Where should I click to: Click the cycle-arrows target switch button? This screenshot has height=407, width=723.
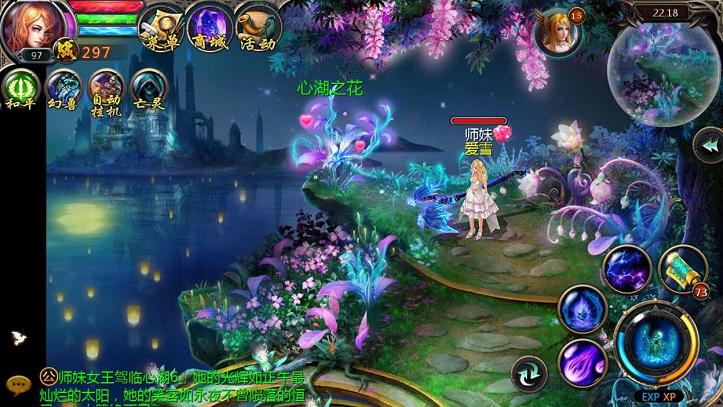pyautogui.click(x=529, y=375)
